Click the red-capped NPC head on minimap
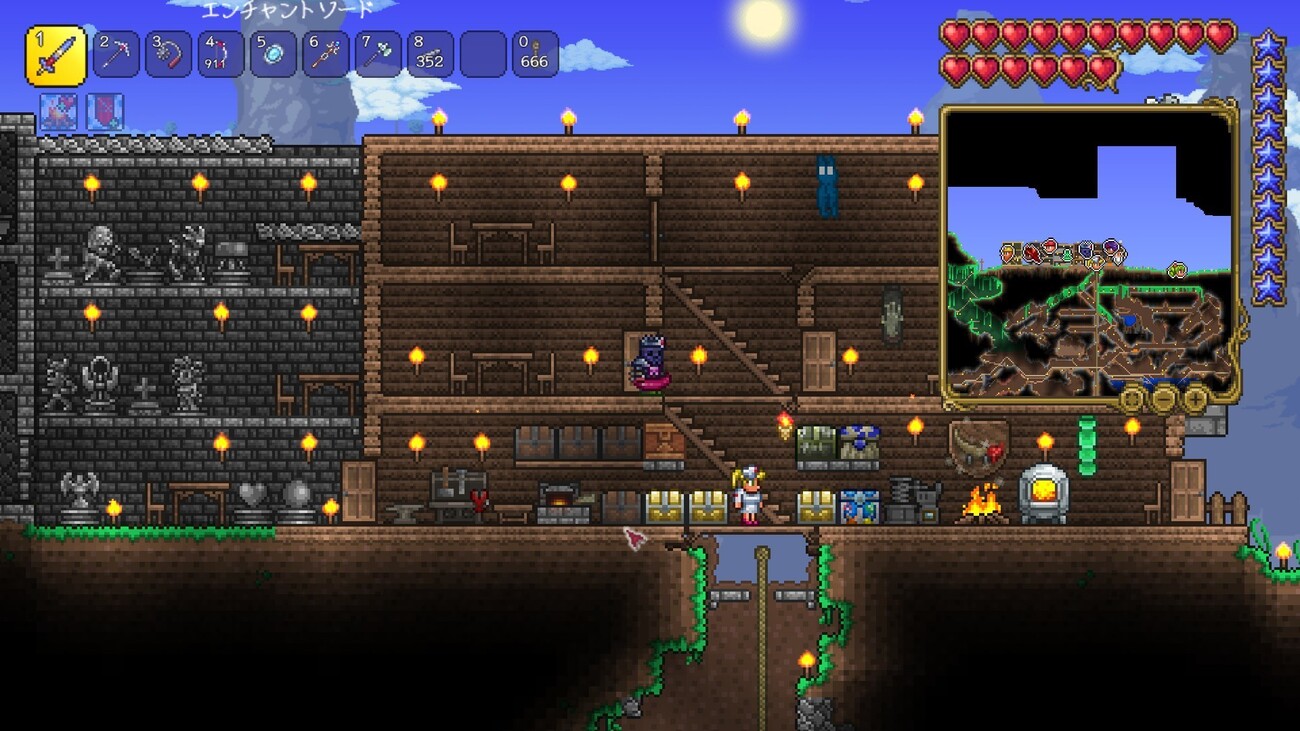1300x731 pixels. [x=1050, y=246]
